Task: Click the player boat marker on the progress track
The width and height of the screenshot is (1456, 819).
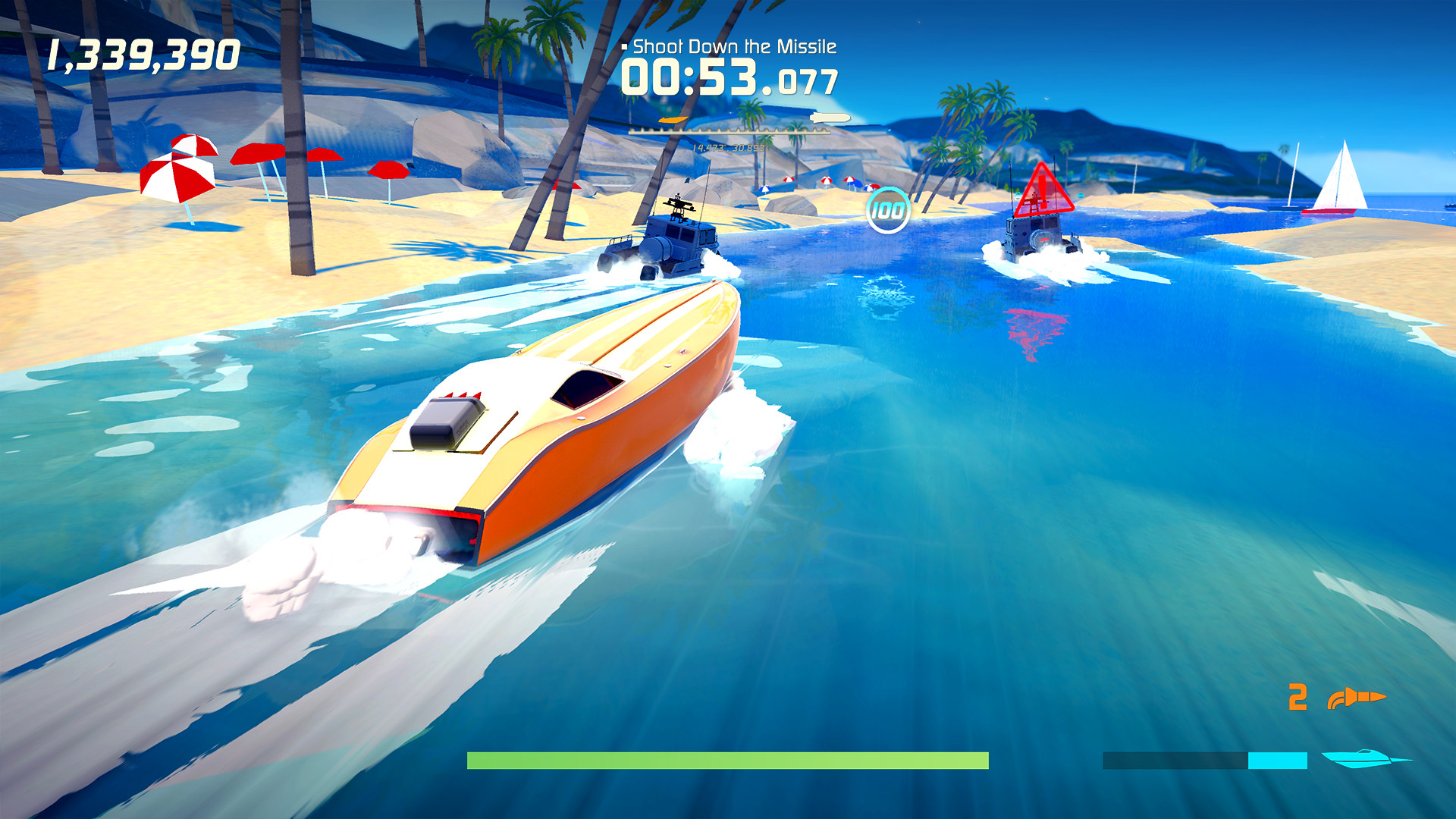Action: pyautogui.click(x=673, y=119)
